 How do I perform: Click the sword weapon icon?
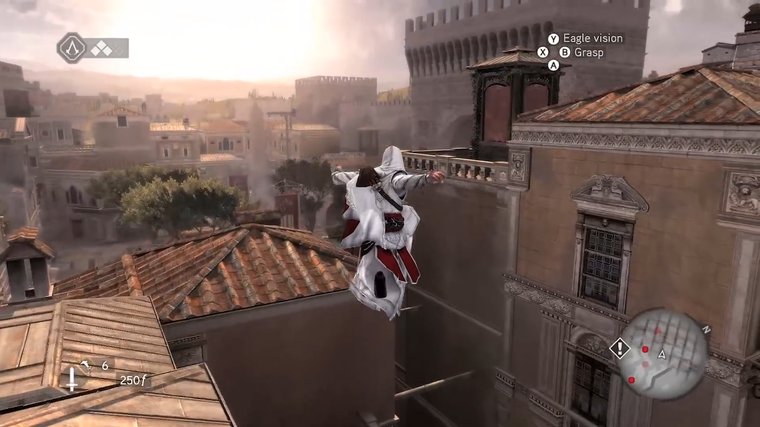74,377
